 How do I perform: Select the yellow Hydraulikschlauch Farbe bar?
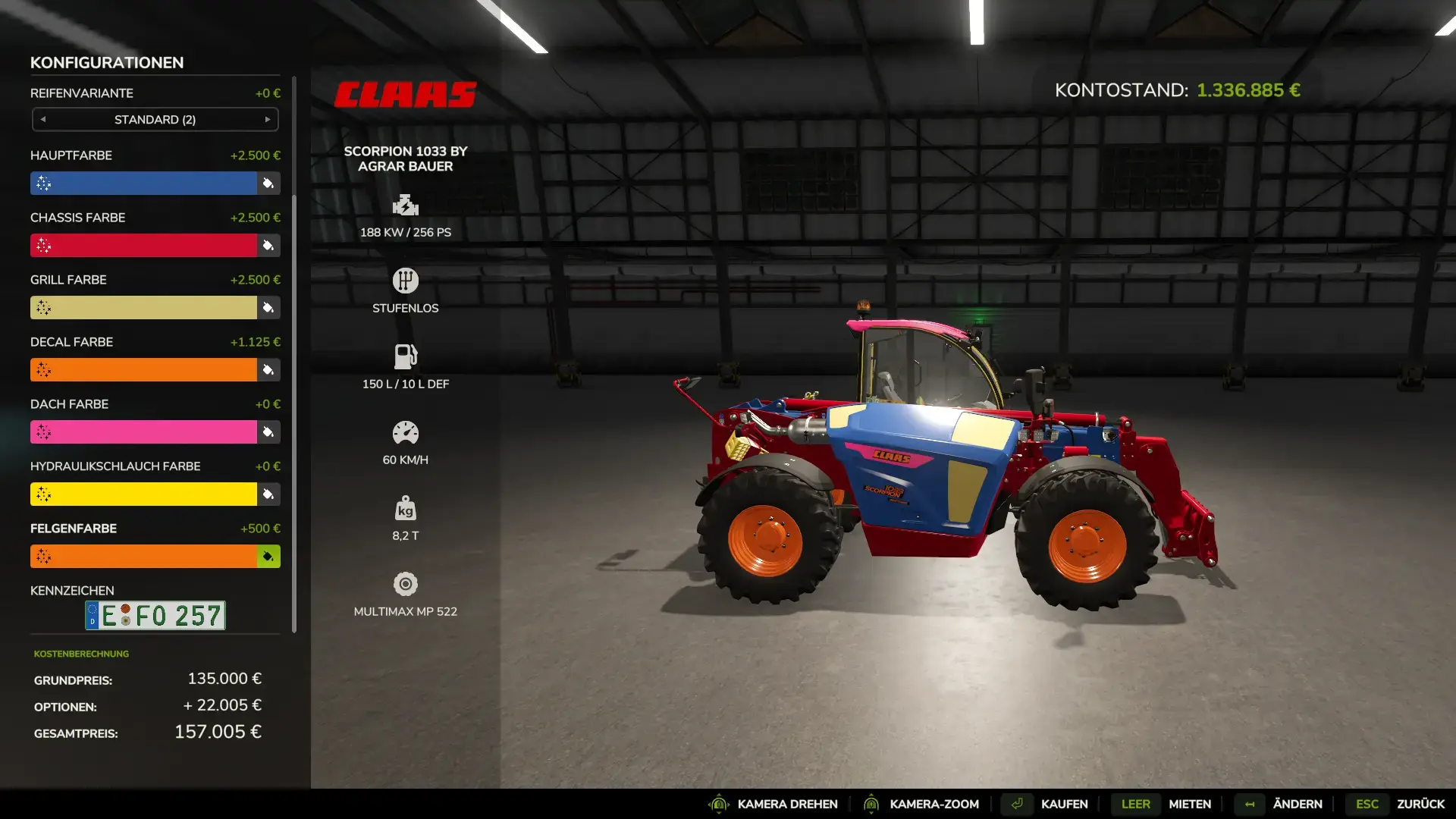point(144,494)
